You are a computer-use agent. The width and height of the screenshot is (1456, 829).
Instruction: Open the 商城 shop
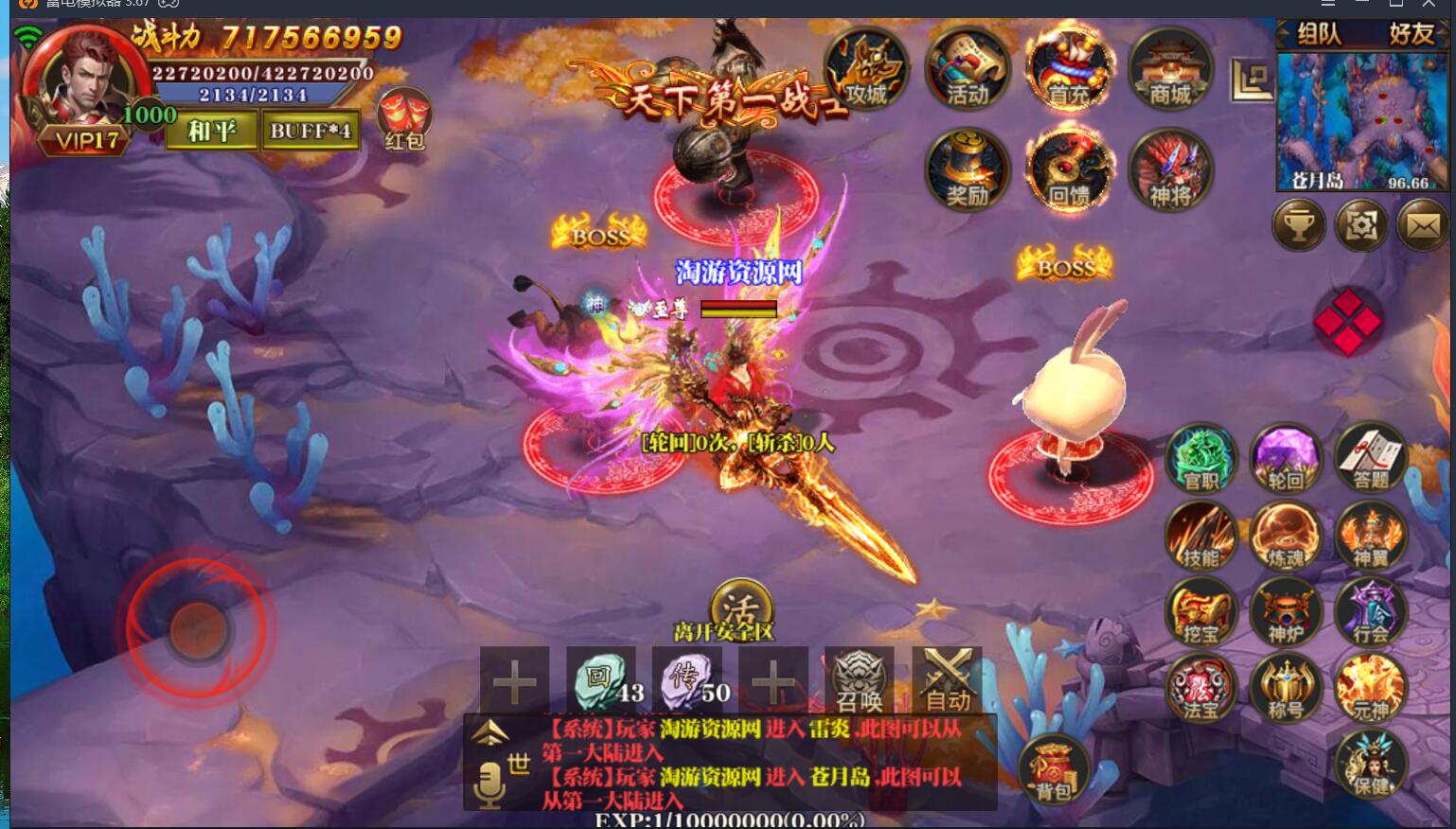coord(1170,69)
